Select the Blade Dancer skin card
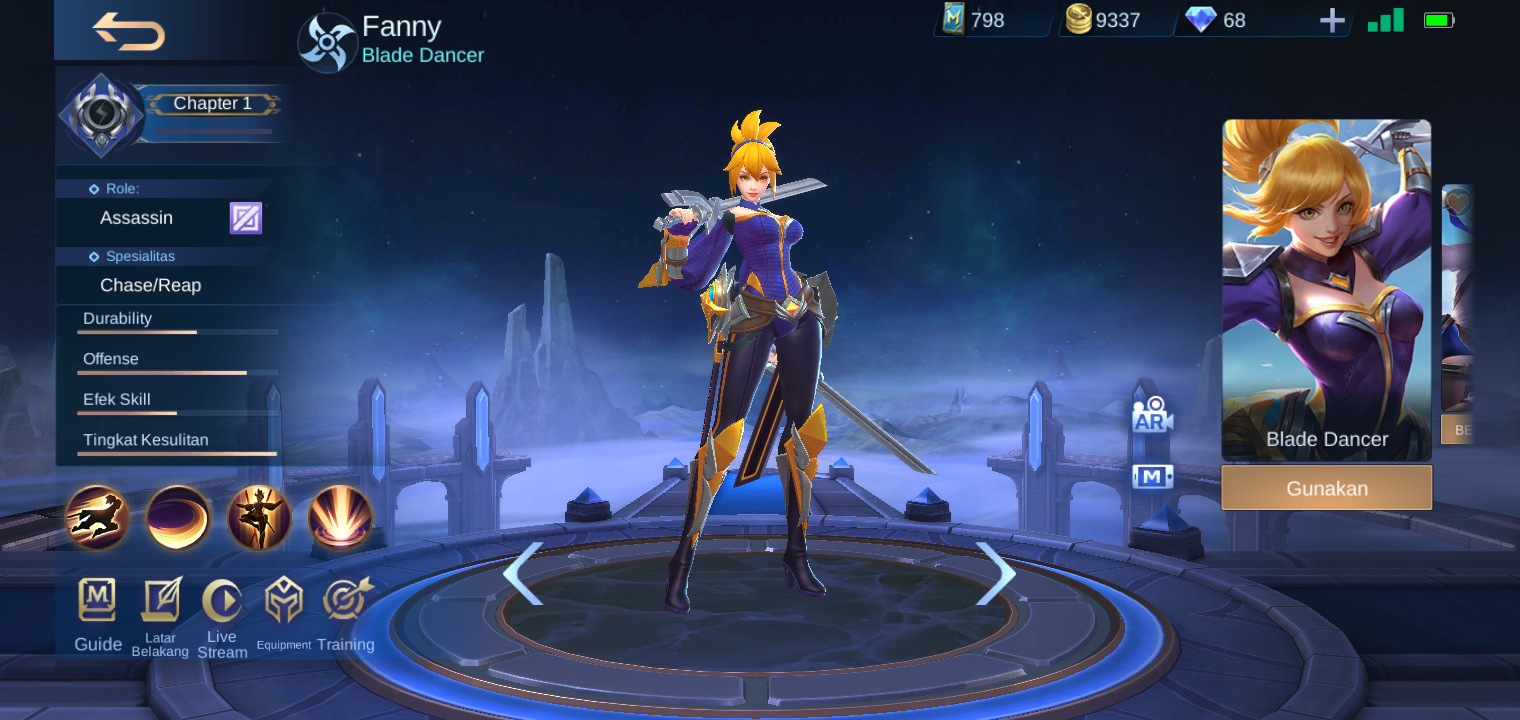Screen dimensions: 1520x720 click(x=1326, y=290)
